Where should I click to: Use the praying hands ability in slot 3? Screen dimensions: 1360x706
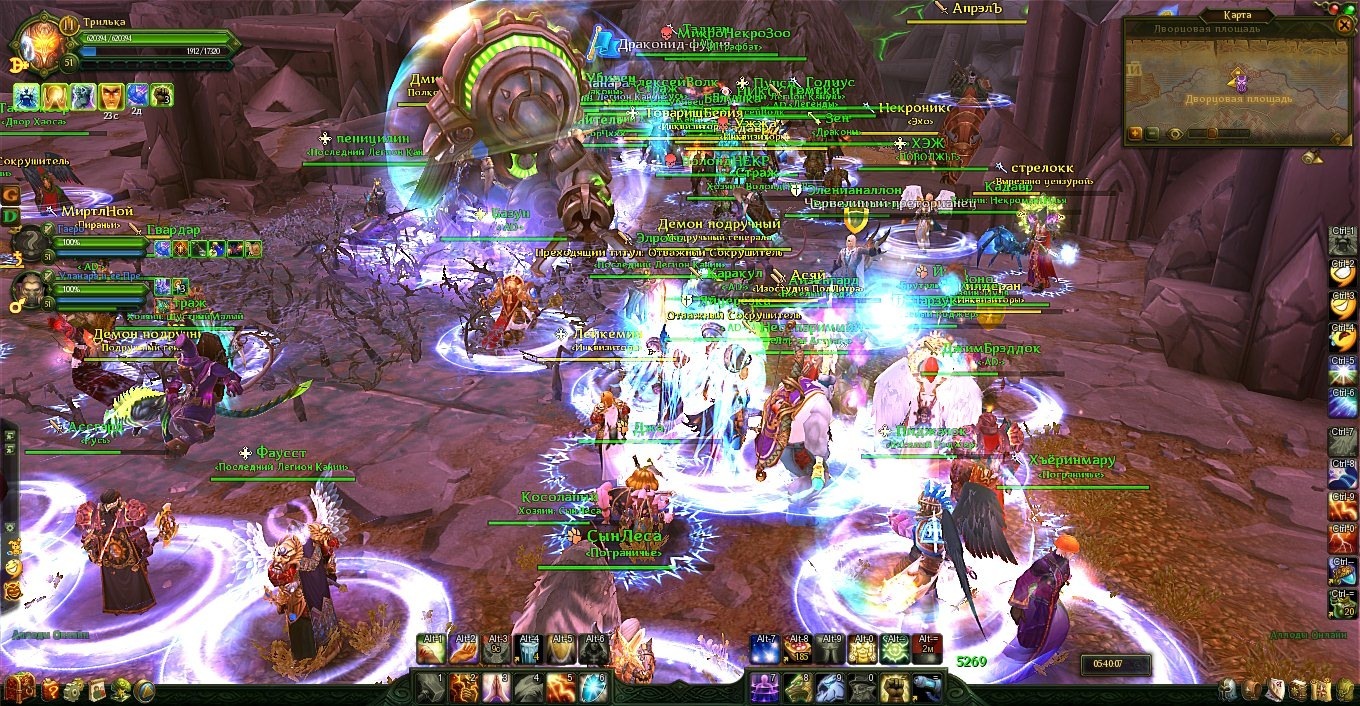(x=497, y=687)
